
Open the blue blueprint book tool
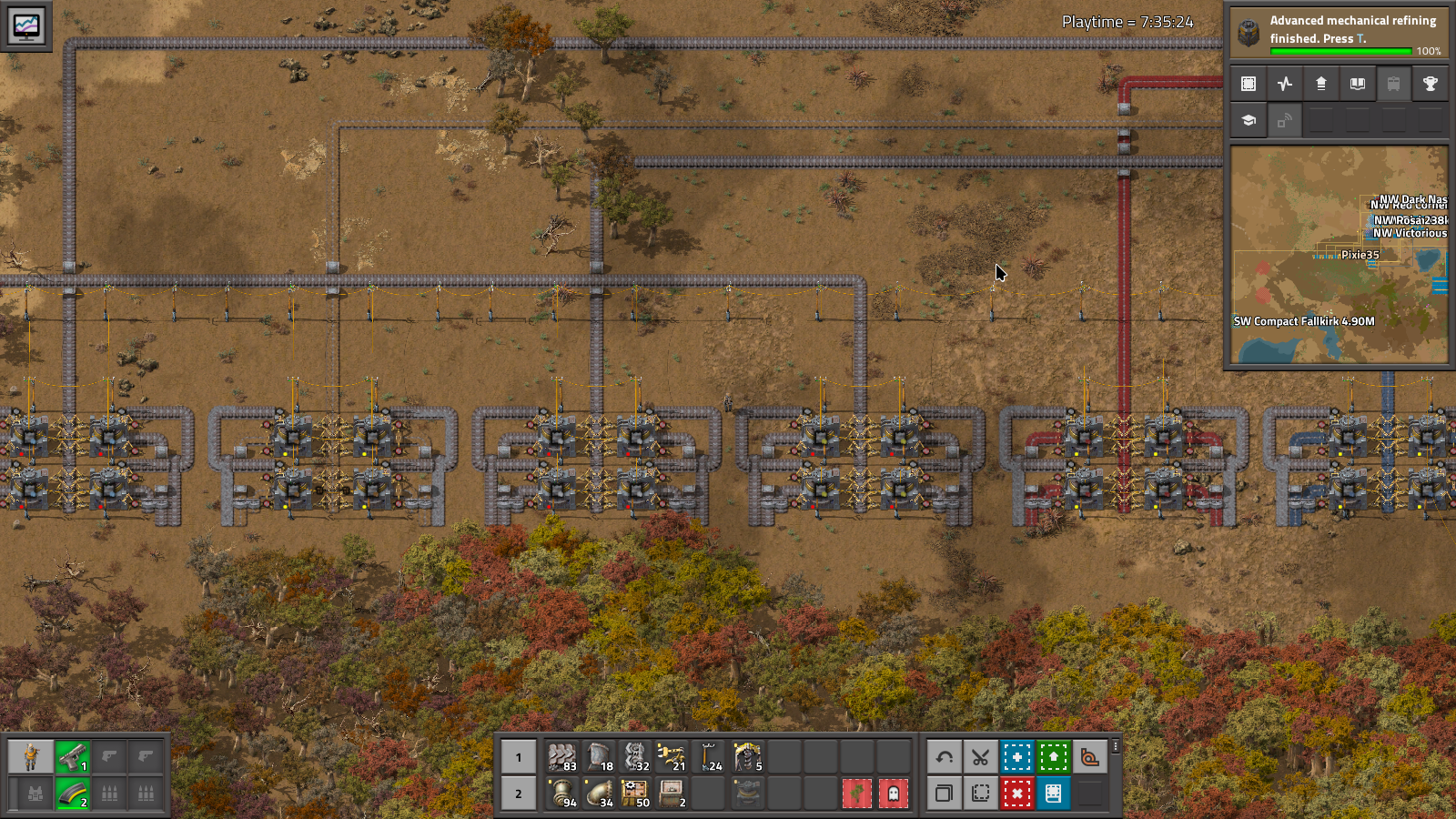pyautogui.click(x=1053, y=794)
